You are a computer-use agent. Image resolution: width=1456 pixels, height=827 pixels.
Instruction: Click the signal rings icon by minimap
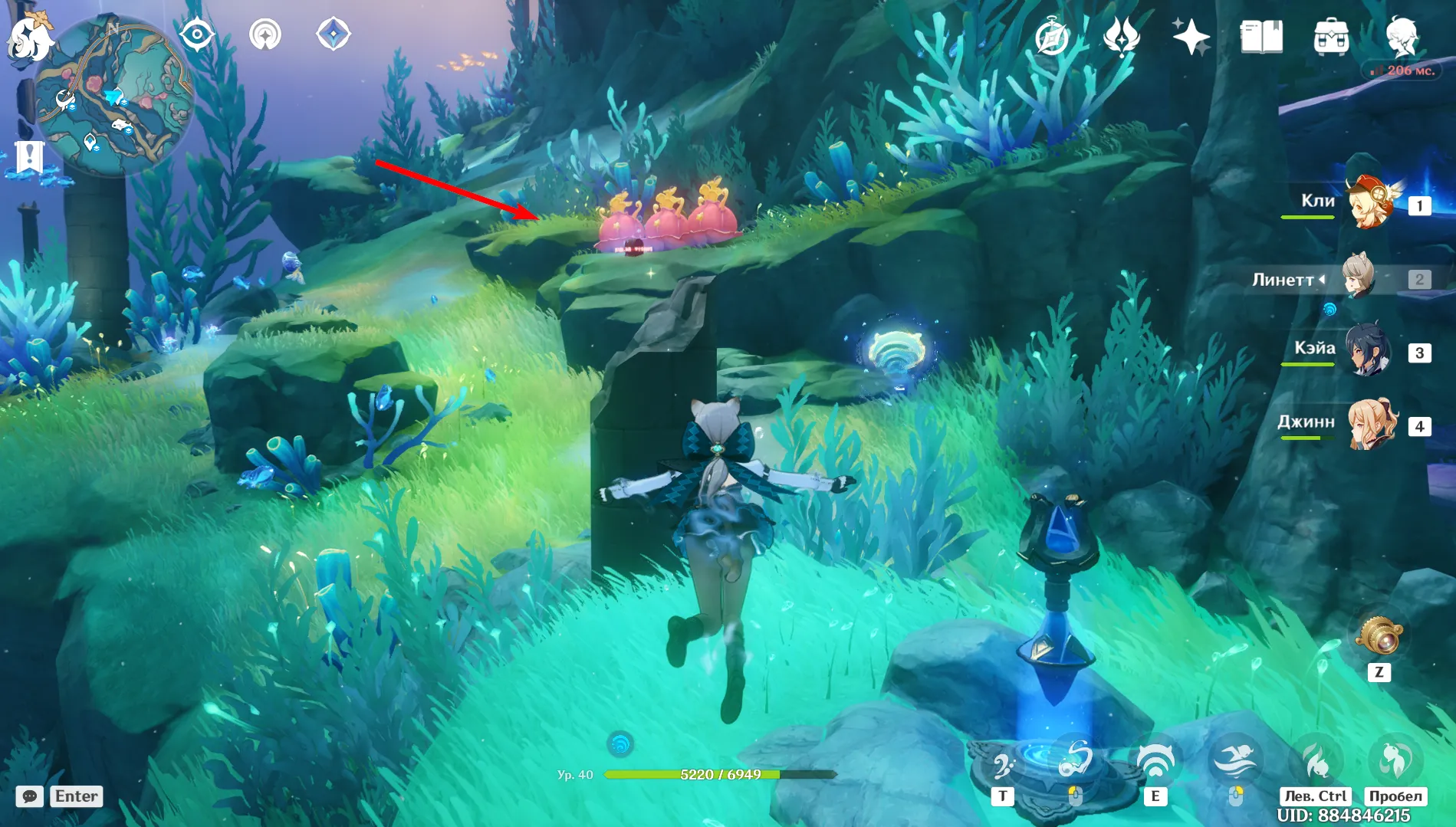[x=265, y=34]
